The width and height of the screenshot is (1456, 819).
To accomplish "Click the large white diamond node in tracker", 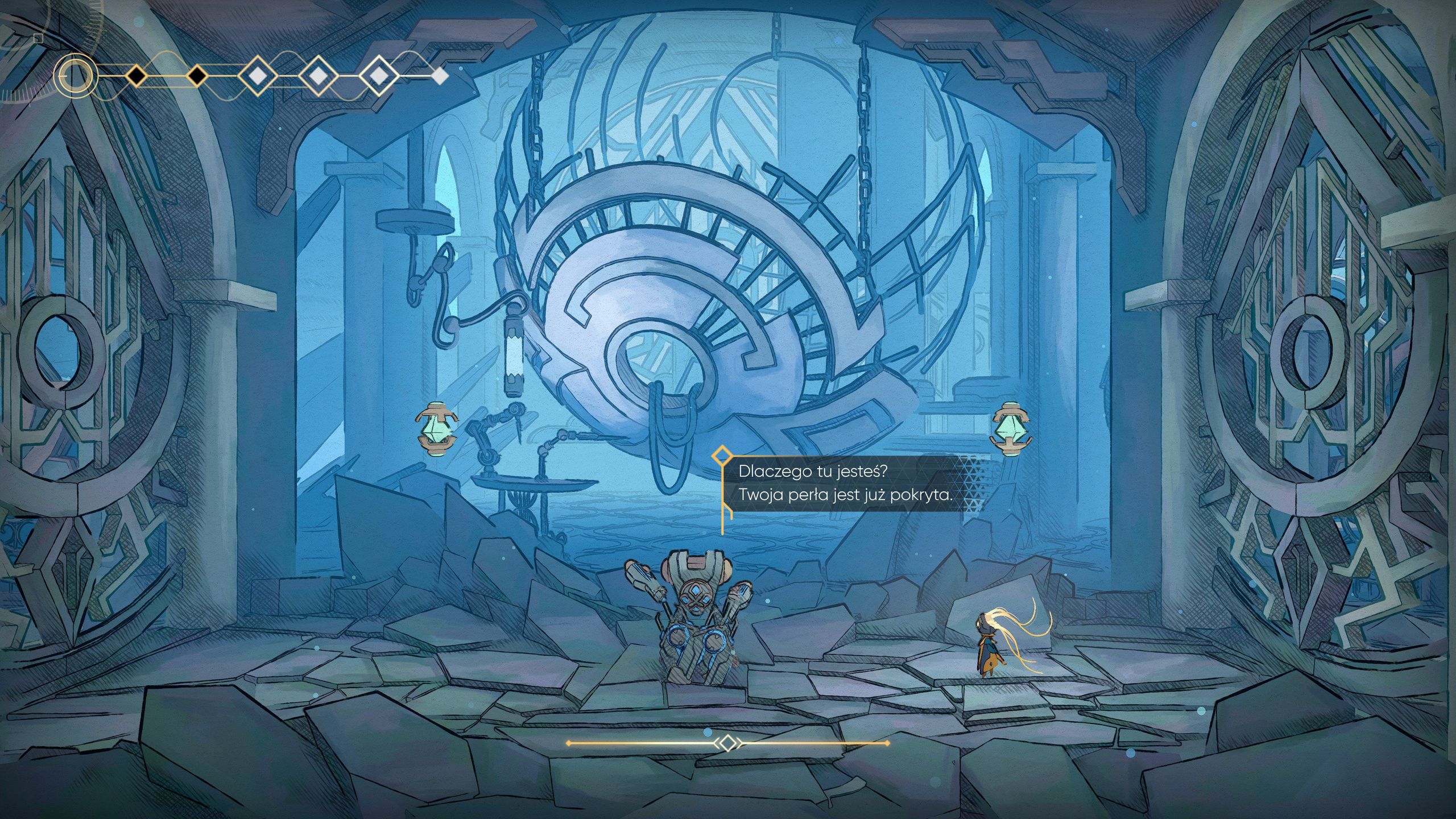I will click(258, 76).
